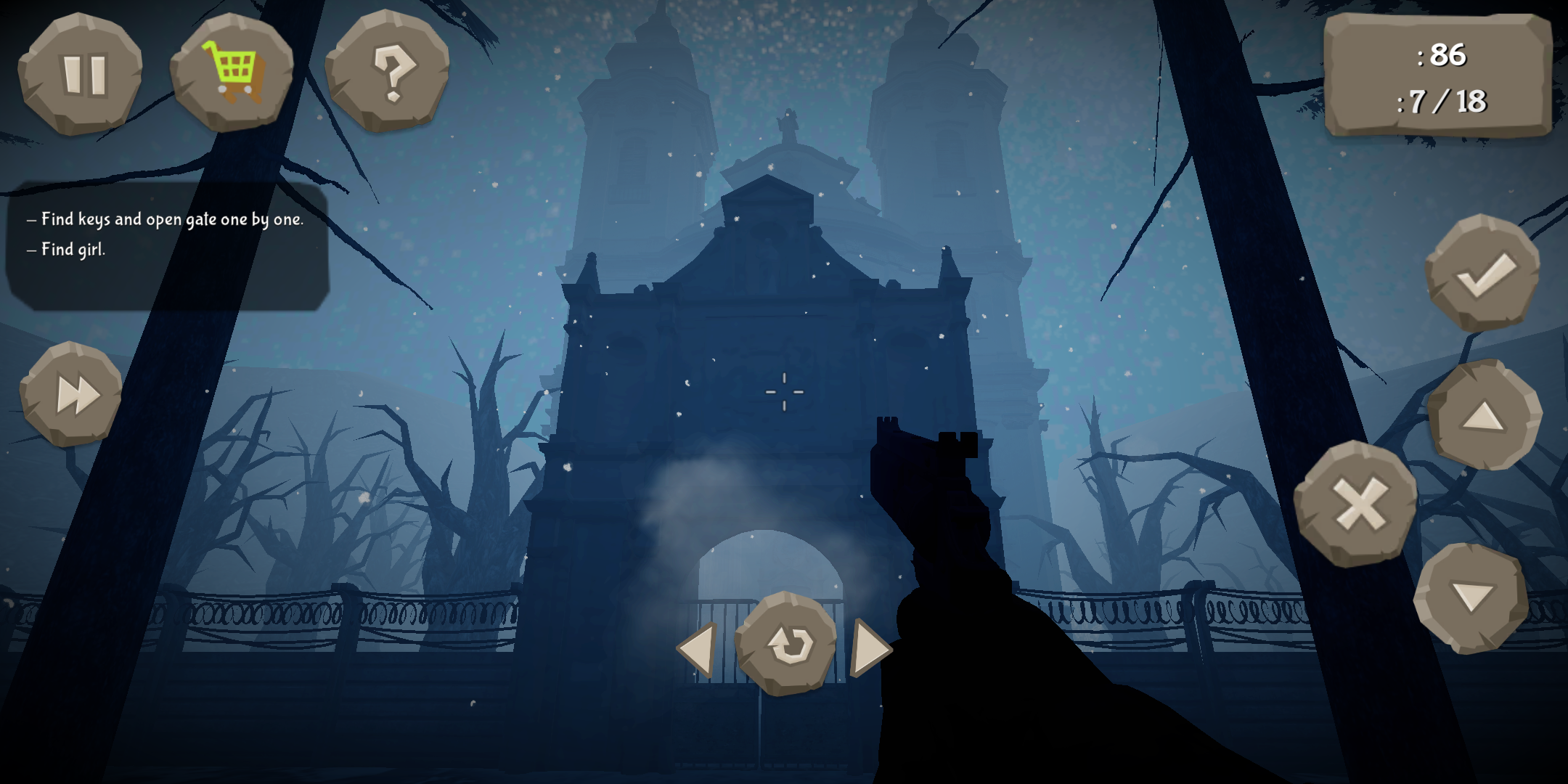Tap the left arrow beside reload

(x=698, y=651)
